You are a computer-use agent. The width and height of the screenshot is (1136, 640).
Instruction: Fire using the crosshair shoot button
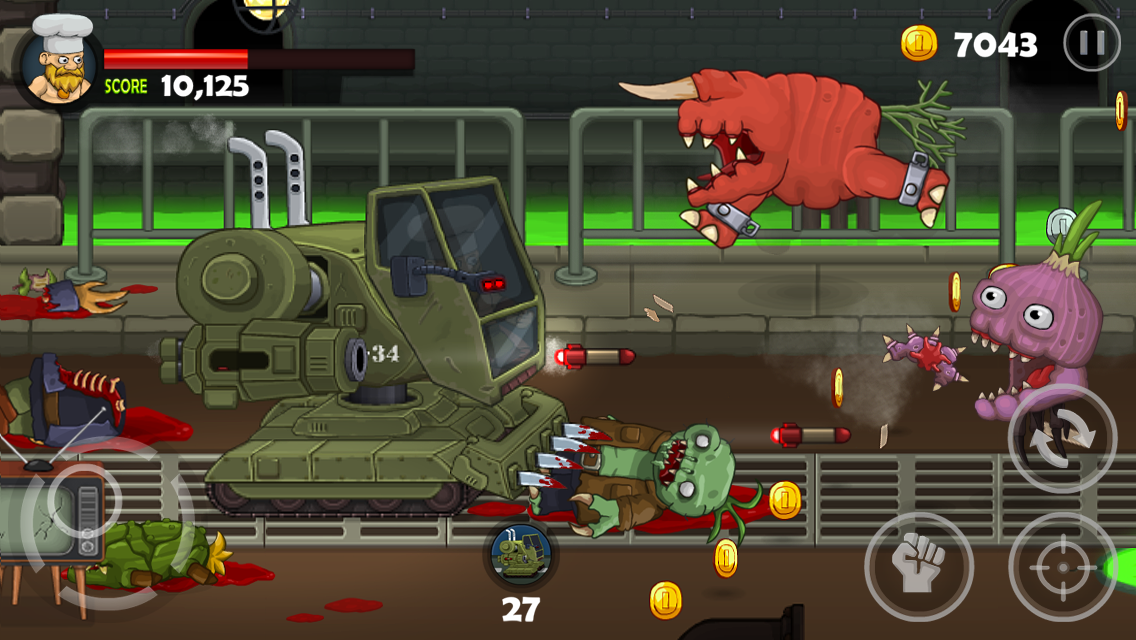[x=1062, y=566]
